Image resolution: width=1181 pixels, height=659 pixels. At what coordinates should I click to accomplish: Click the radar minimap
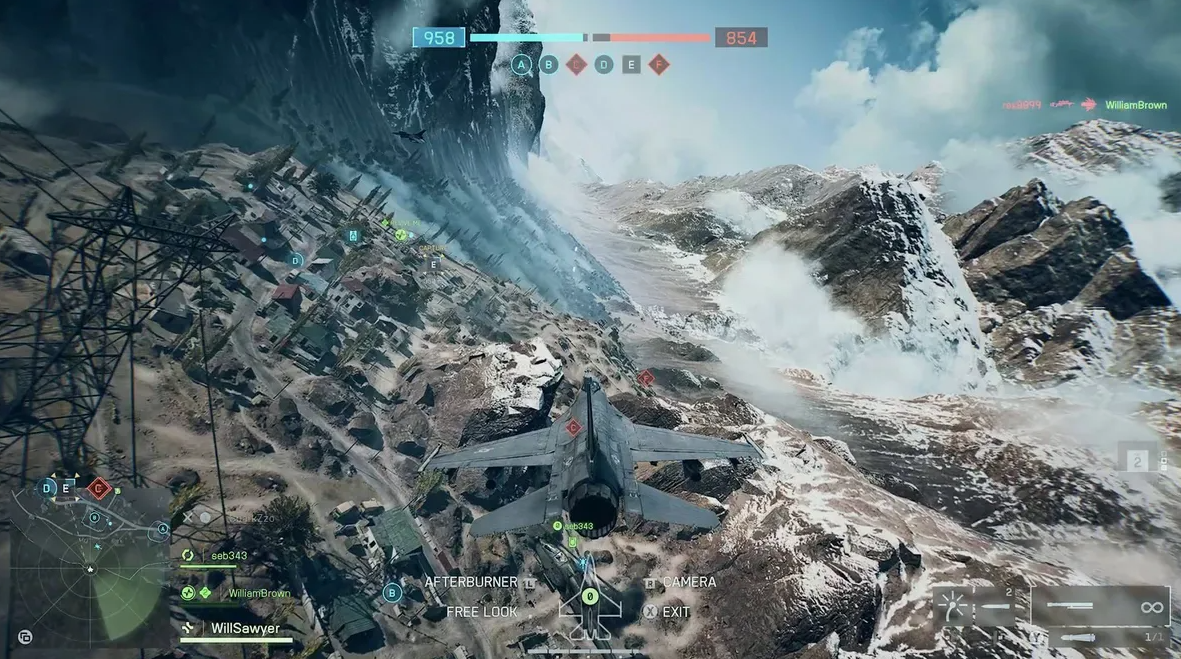point(88,568)
